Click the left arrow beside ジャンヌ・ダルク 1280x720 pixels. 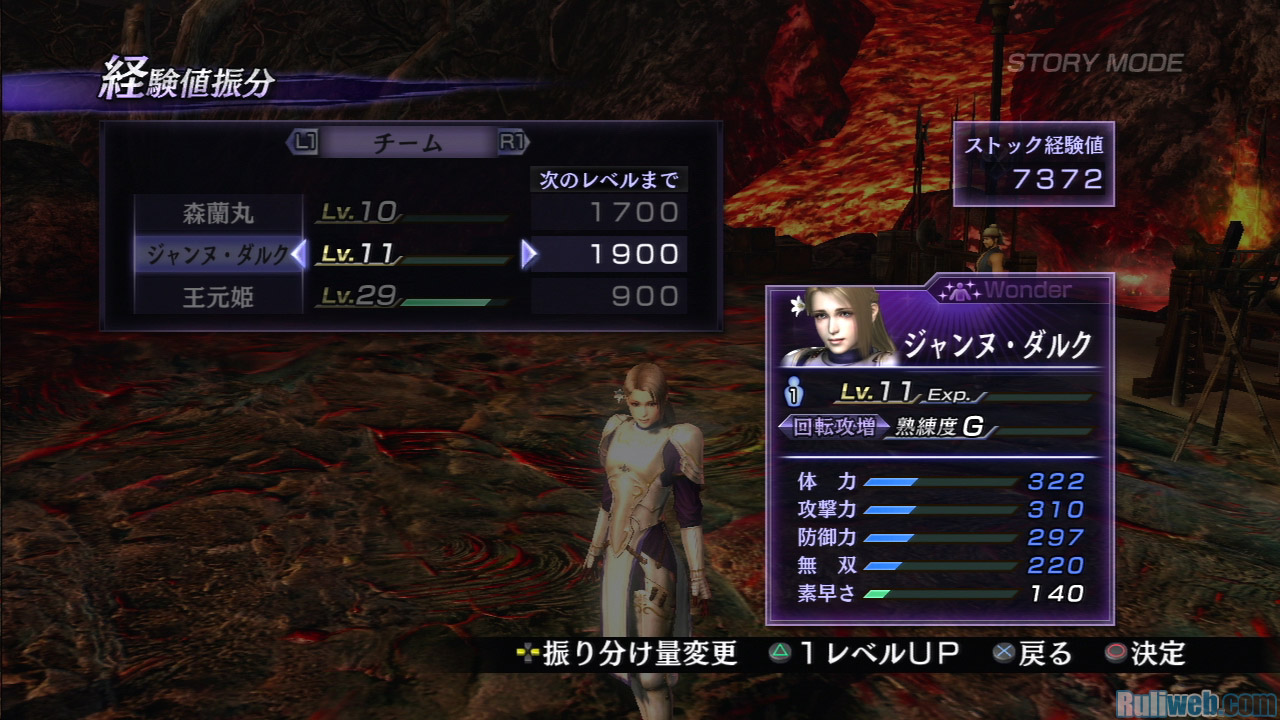pos(298,256)
